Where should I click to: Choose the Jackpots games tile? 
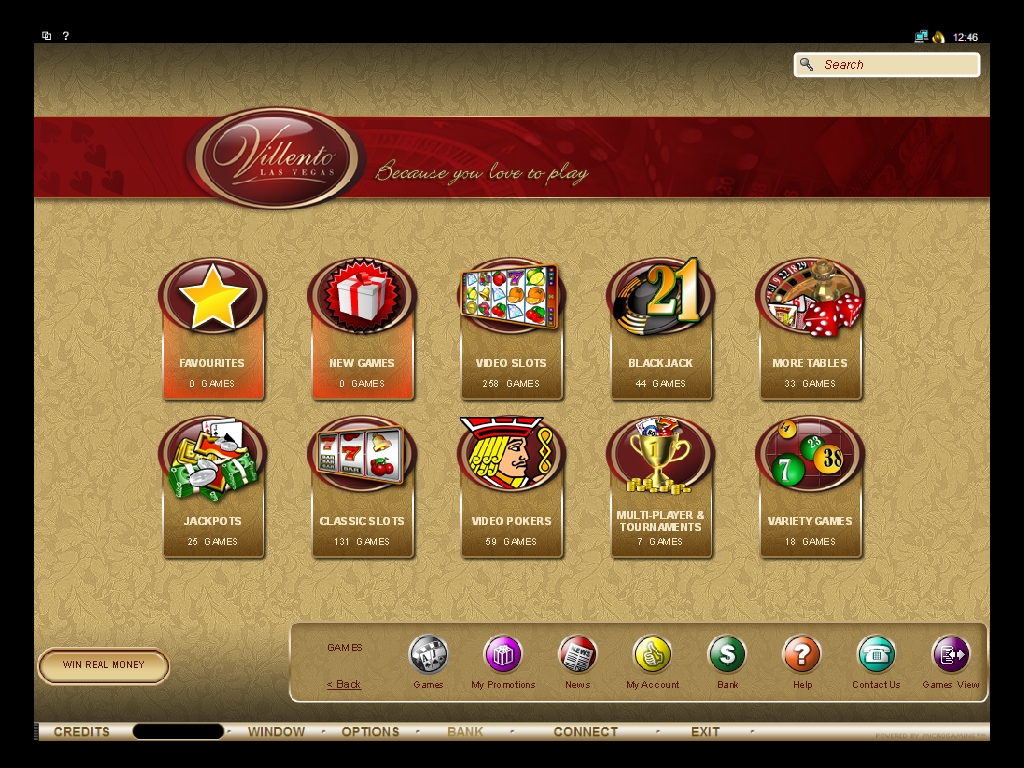tap(212, 488)
